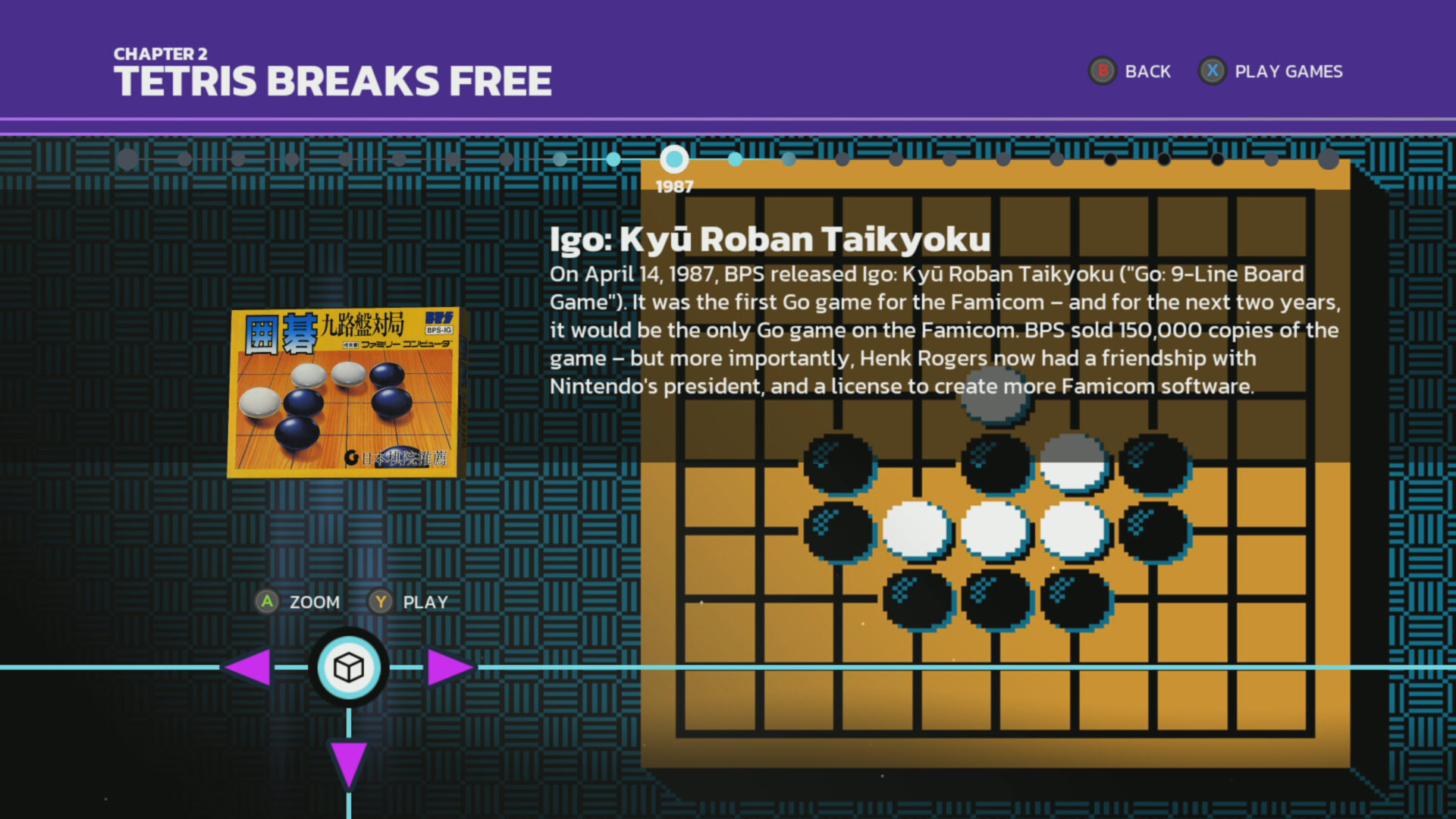Select the right purple navigation arrow
Viewport: 1456px width, 819px height.
(447, 668)
